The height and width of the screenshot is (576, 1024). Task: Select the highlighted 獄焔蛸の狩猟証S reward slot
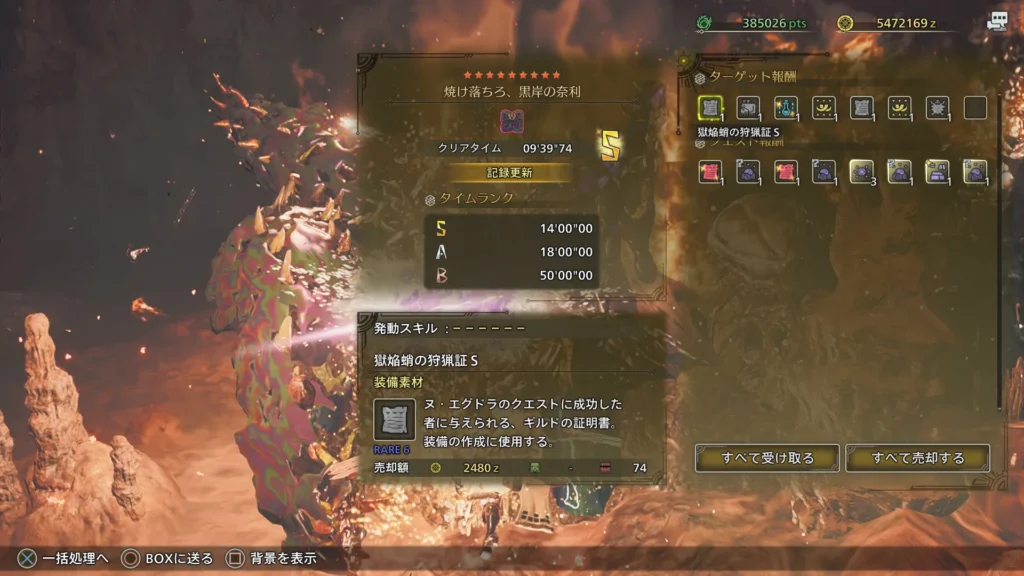tap(710, 108)
